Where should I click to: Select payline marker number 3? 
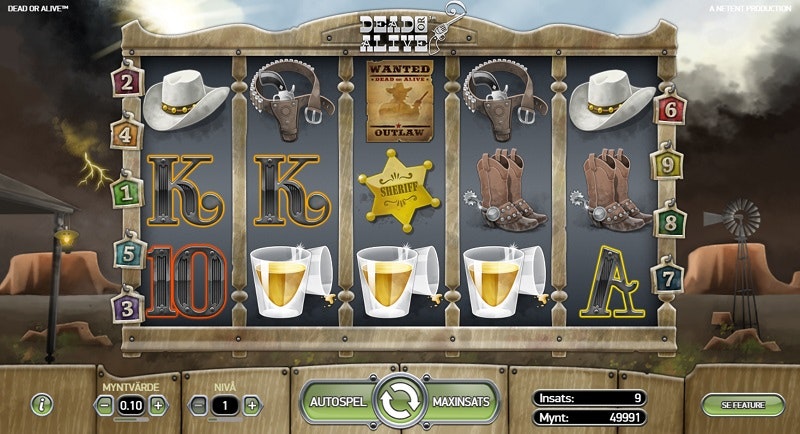(128, 307)
